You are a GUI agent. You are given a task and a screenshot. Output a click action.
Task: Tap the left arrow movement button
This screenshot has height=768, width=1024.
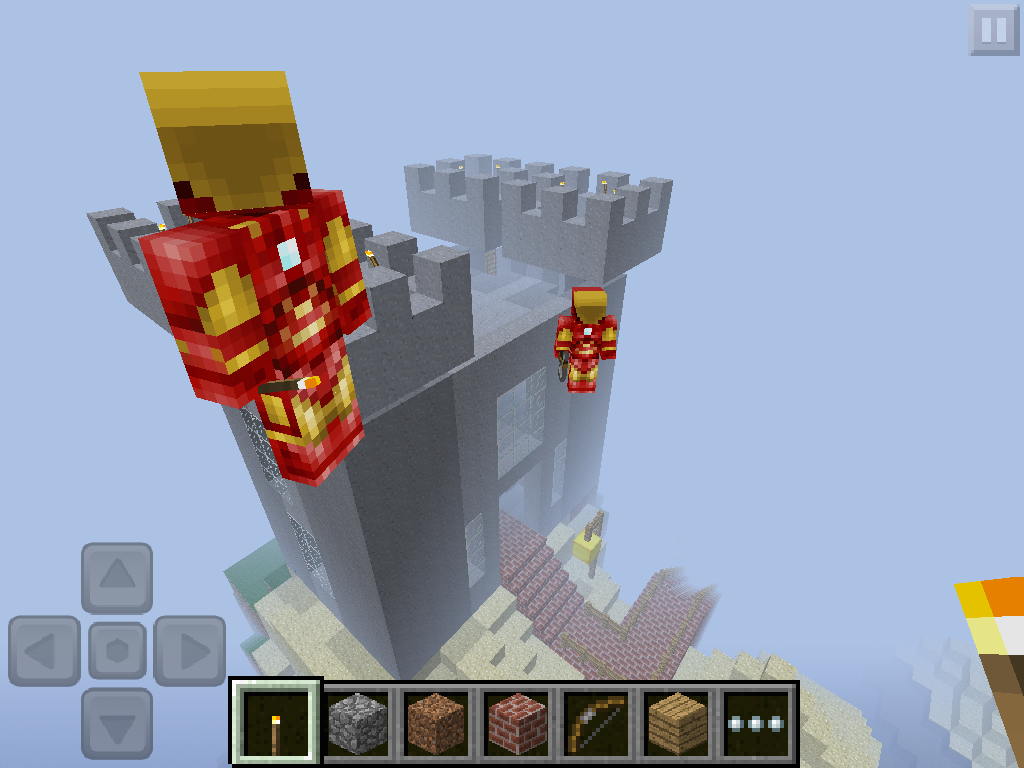[x=44, y=651]
